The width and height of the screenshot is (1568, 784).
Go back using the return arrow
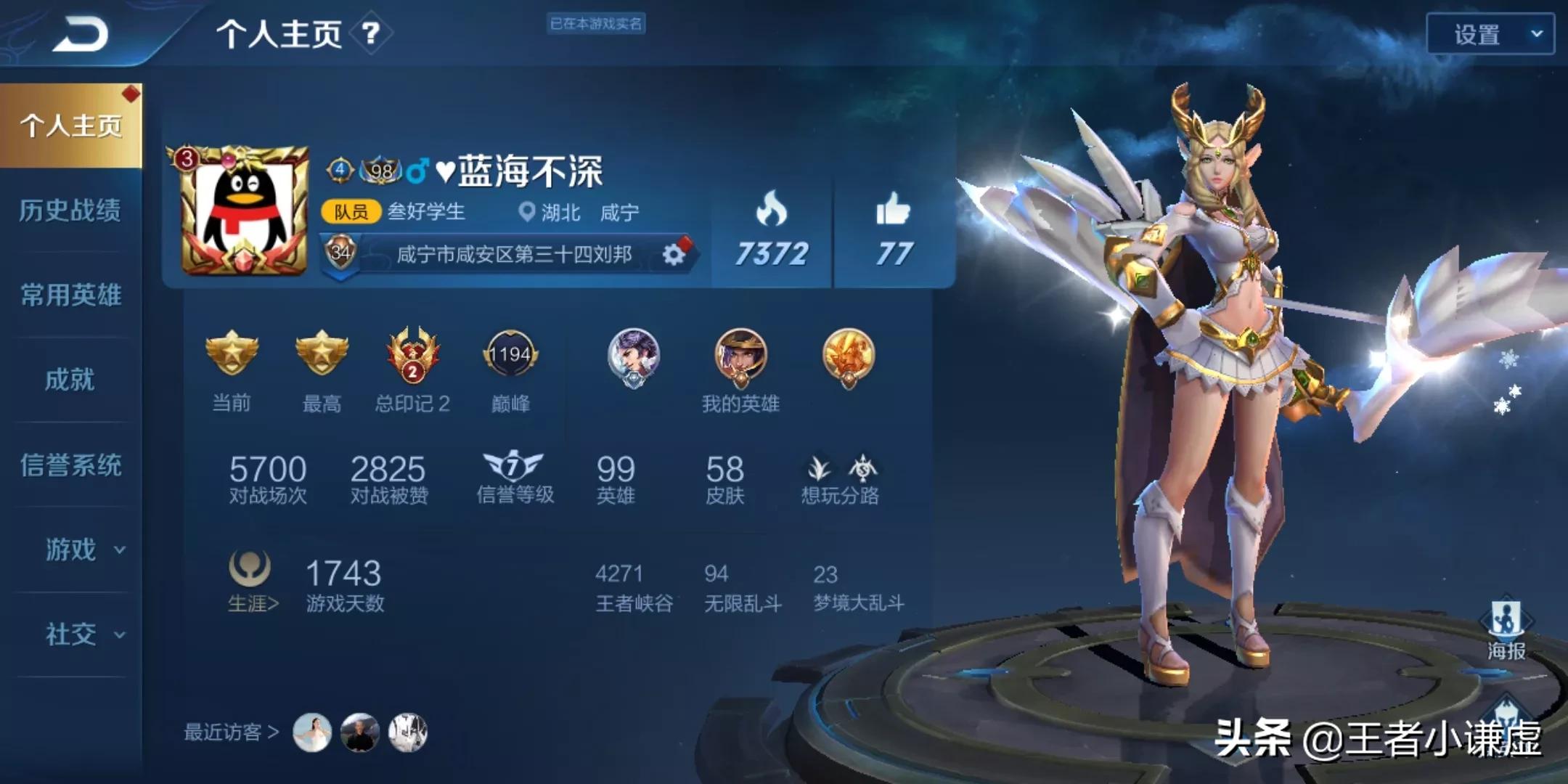click(x=80, y=35)
